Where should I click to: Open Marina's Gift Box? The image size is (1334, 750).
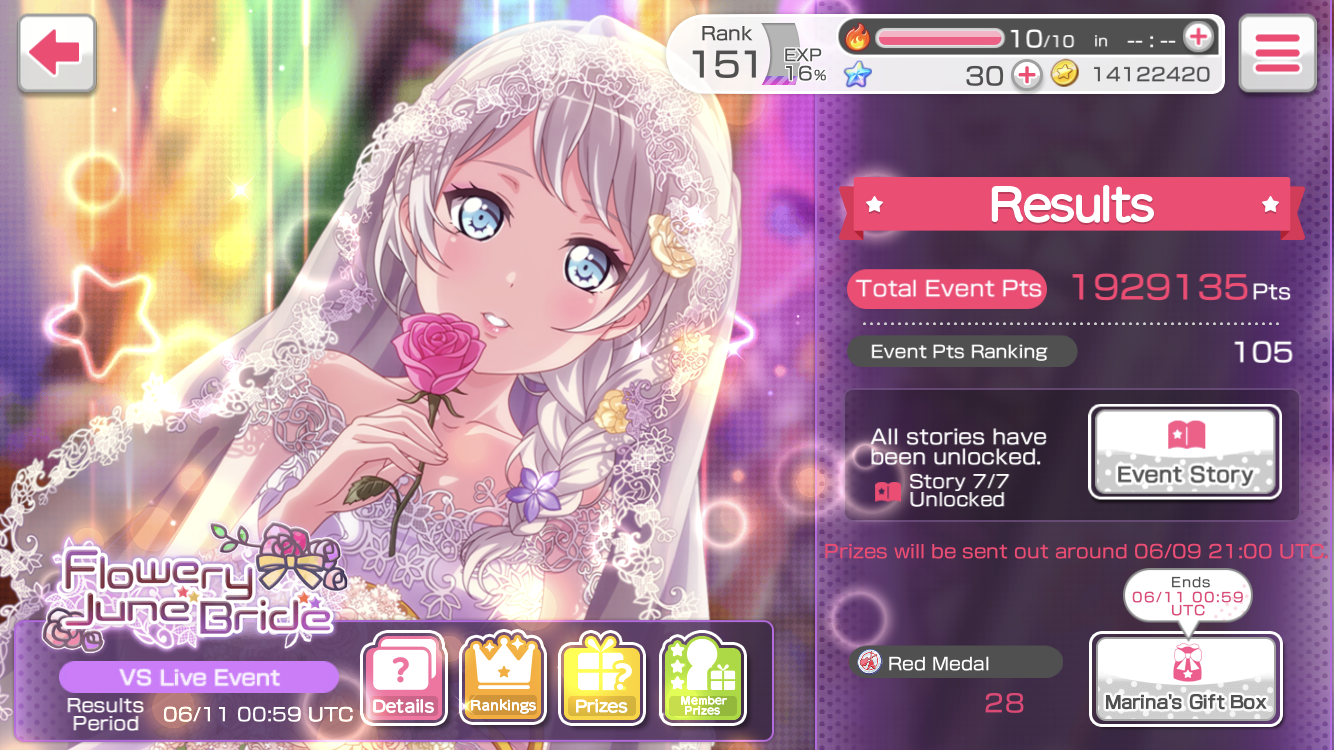pyautogui.click(x=1185, y=680)
